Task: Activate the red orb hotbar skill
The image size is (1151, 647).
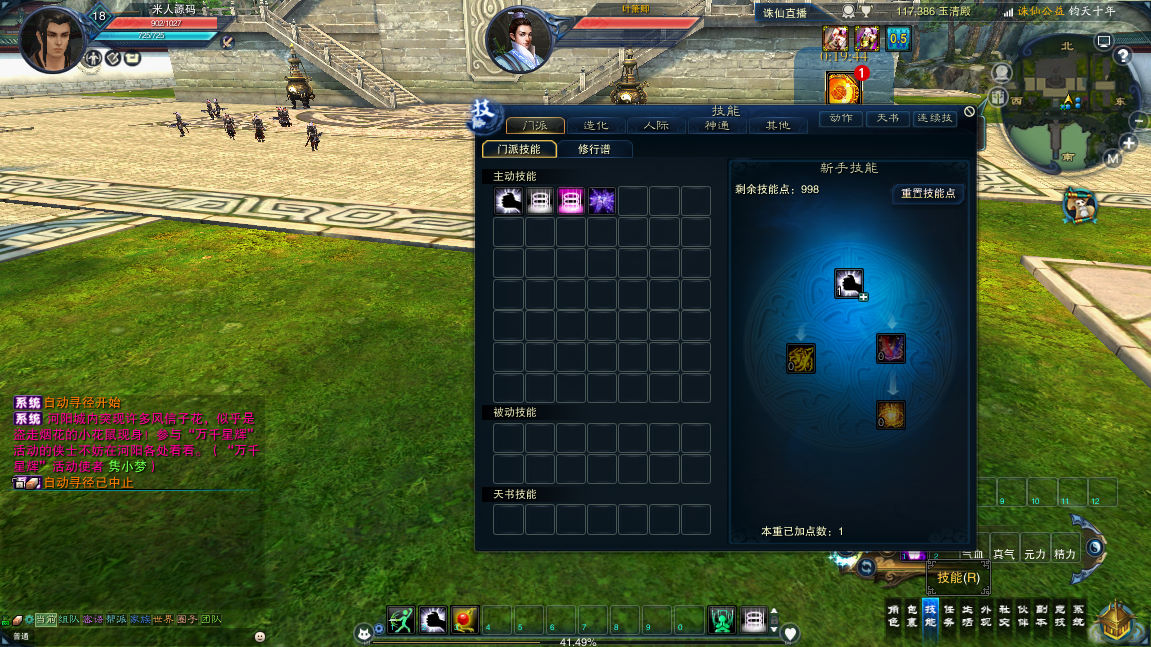Action: pyautogui.click(x=464, y=620)
